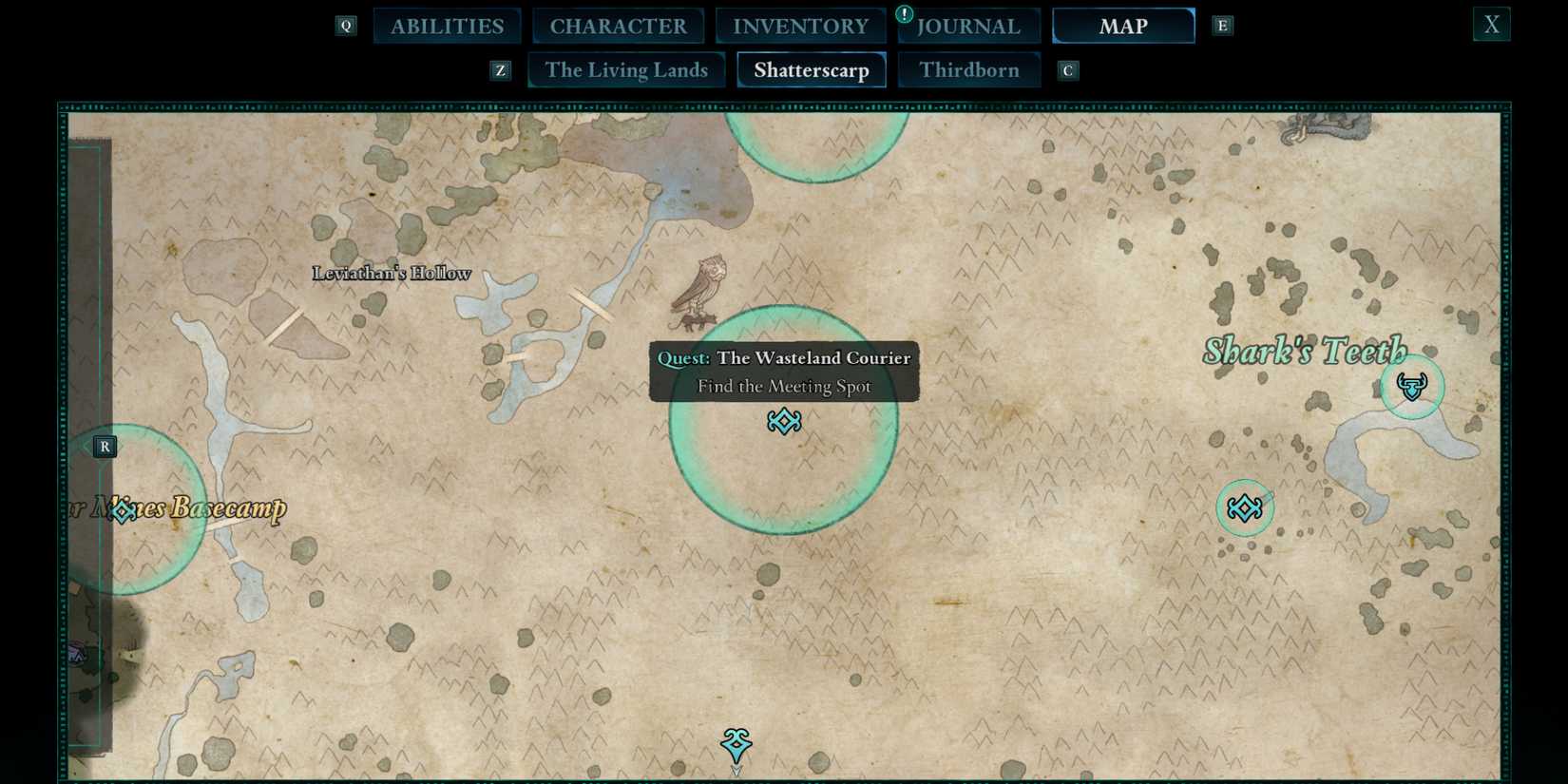Click the Find the Meeting Spot quest tooltip
Screen dimensions: 1568x784
[783, 386]
